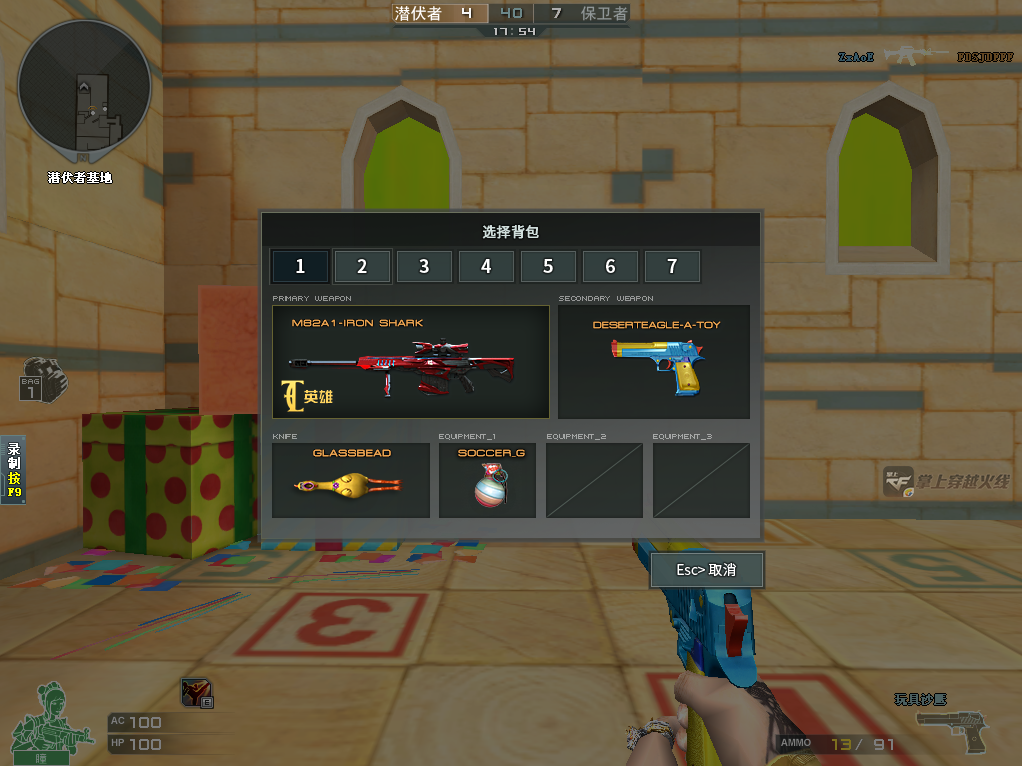Open backpack 5 loadout
Image resolution: width=1022 pixels, height=766 pixels.
click(548, 267)
